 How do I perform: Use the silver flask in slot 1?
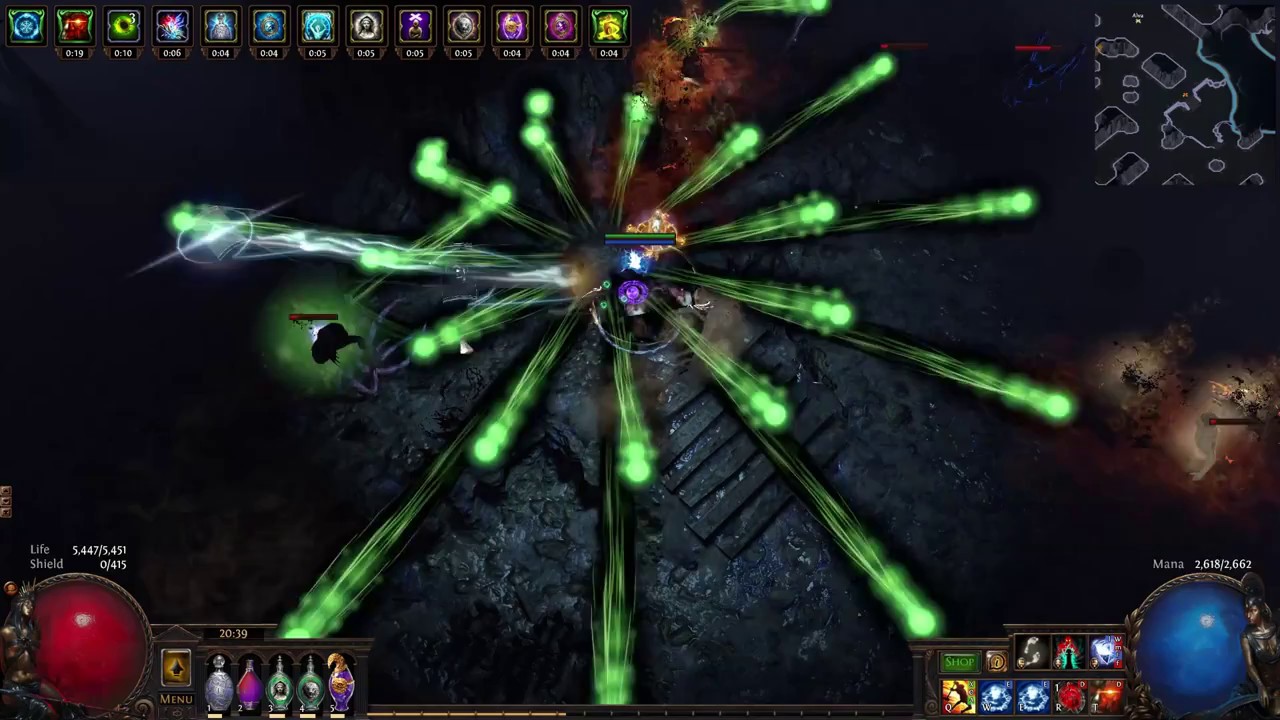[218, 685]
